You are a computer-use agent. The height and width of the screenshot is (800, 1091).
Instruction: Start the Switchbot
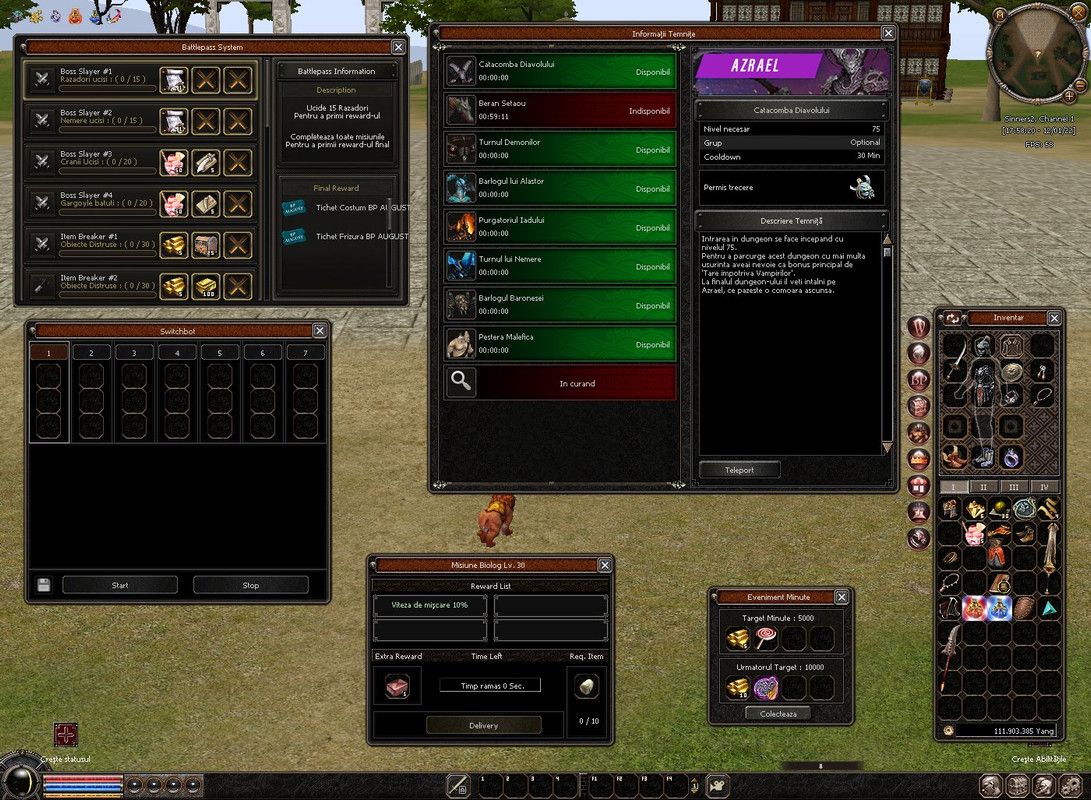[x=120, y=585]
